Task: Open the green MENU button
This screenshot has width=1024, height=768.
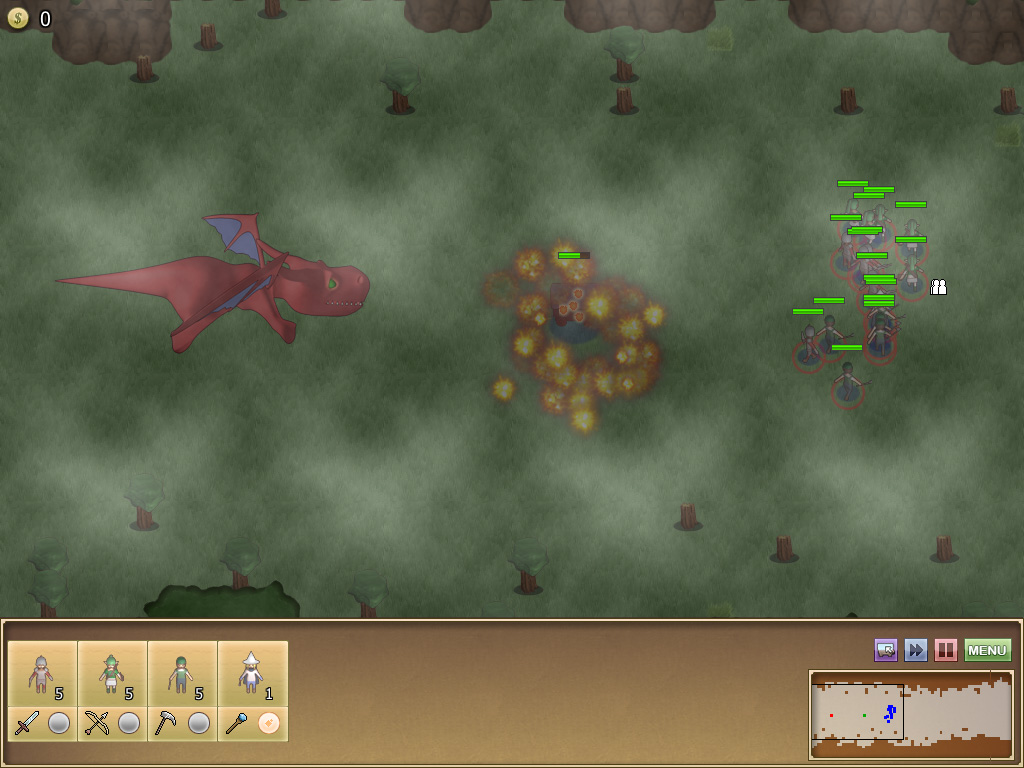Action: click(987, 650)
